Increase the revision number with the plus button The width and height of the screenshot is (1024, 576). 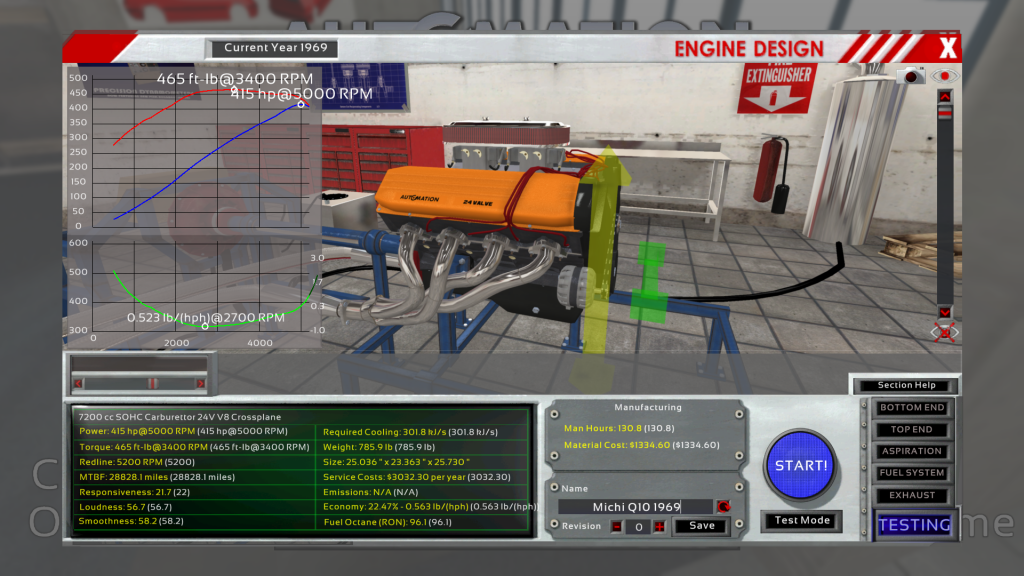659,526
